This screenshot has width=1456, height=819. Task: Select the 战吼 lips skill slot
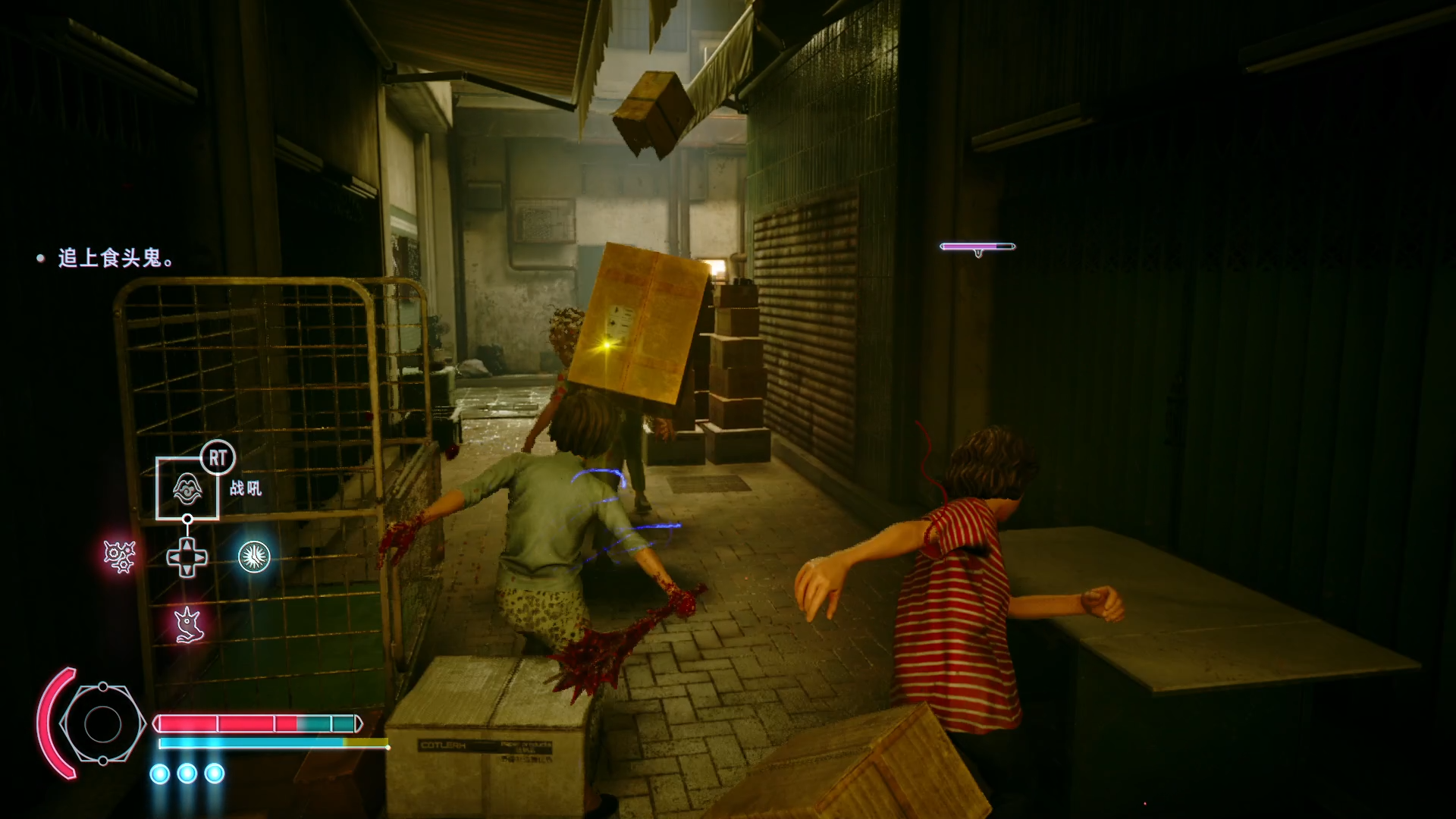pyautogui.click(x=187, y=488)
